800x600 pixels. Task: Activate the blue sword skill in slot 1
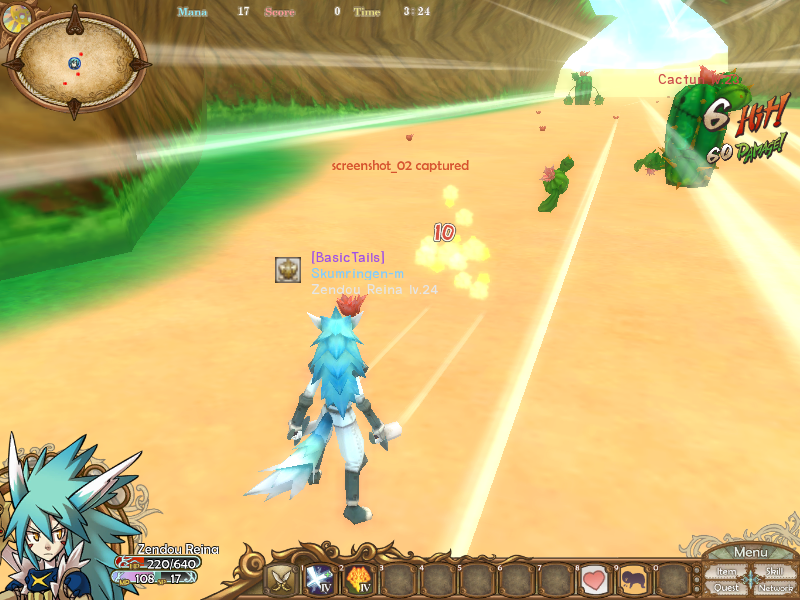320,580
